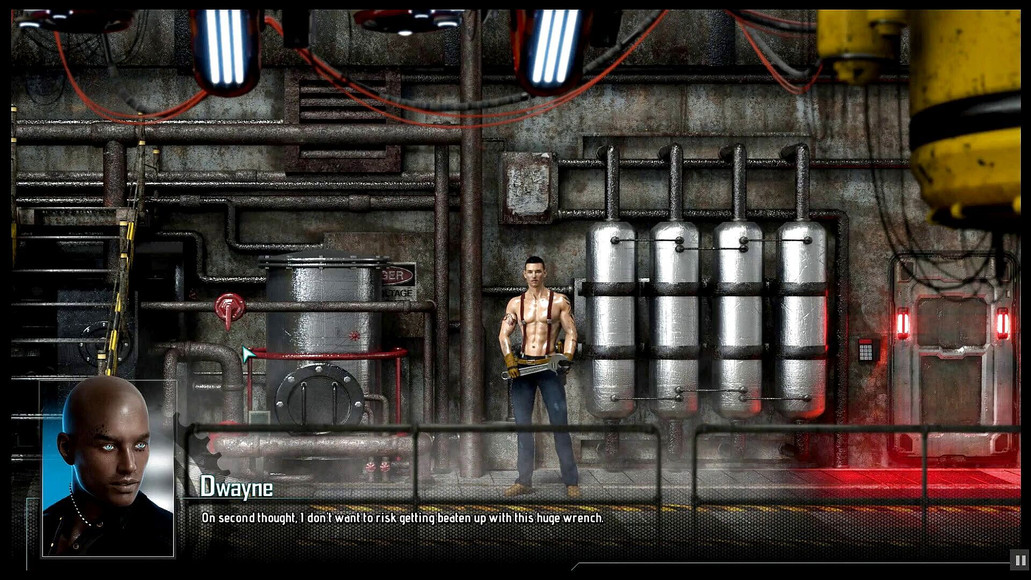Viewport: 1031px width, 580px height.
Task: Pause the video with the pause button
Action: click(x=1019, y=561)
